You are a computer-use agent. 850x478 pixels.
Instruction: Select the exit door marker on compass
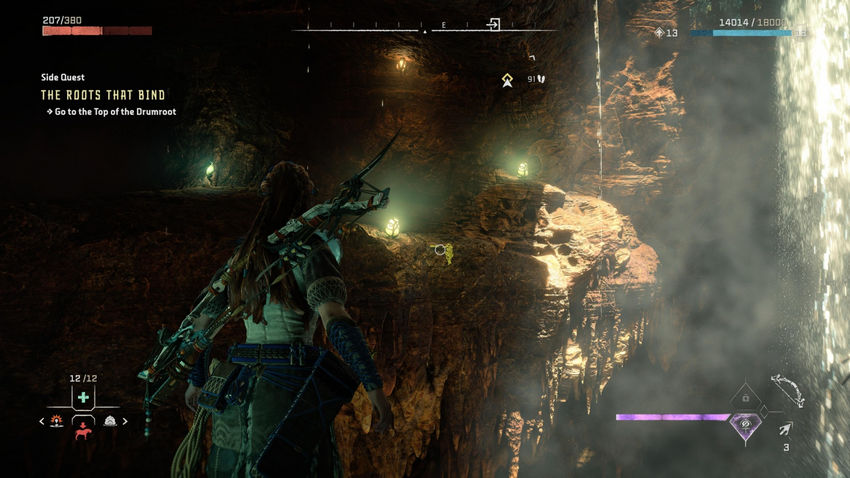493,24
